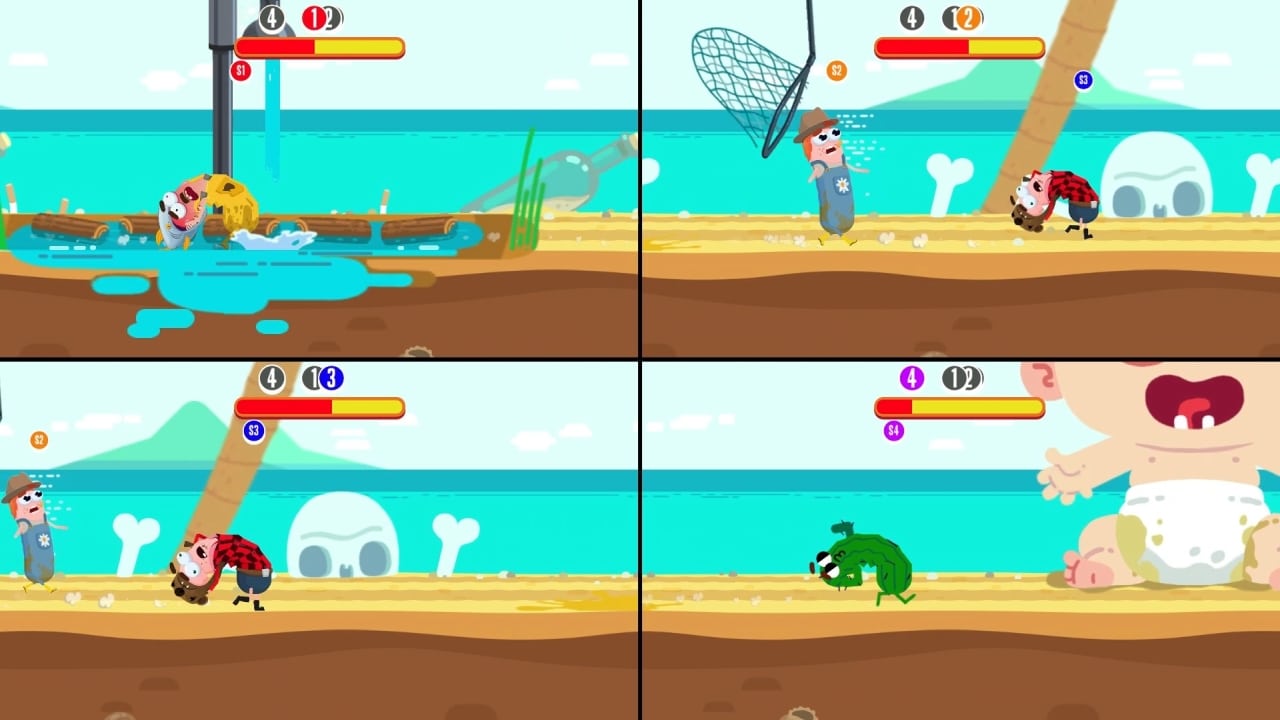Click player one's red-and-yellow health bar

tap(319, 47)
